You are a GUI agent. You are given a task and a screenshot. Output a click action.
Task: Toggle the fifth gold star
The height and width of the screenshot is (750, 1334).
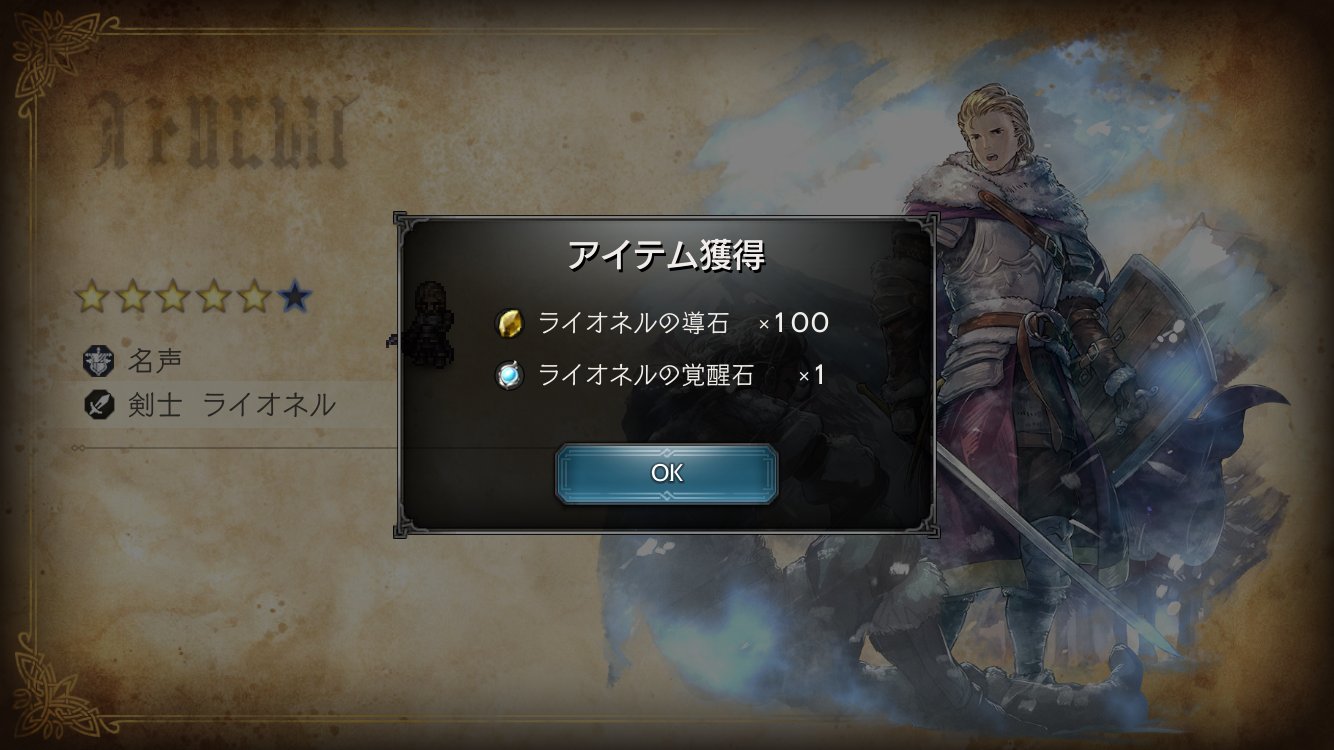[254, 297]
